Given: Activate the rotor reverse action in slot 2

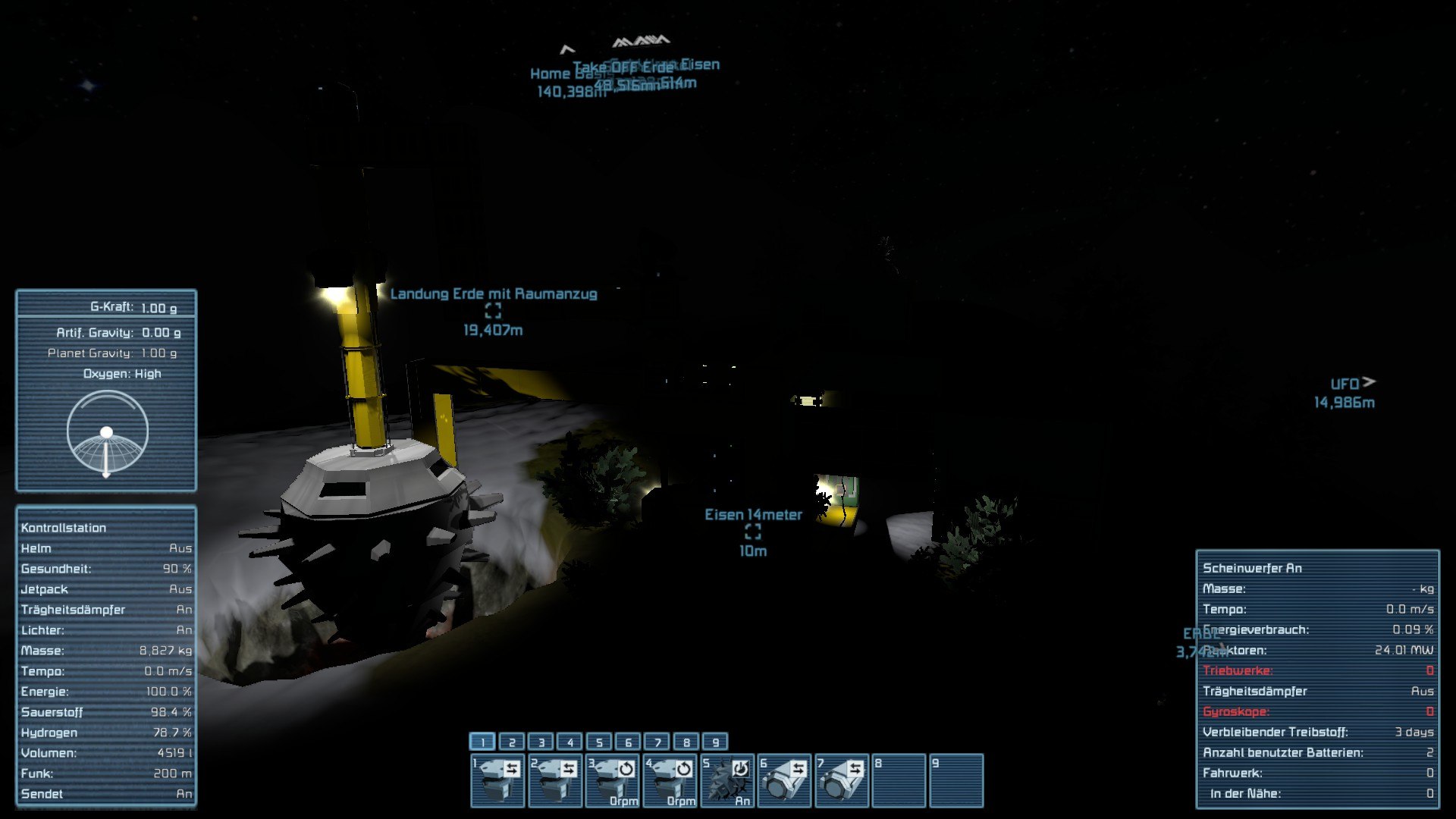Looking at the screenshot, I should 555,780.
